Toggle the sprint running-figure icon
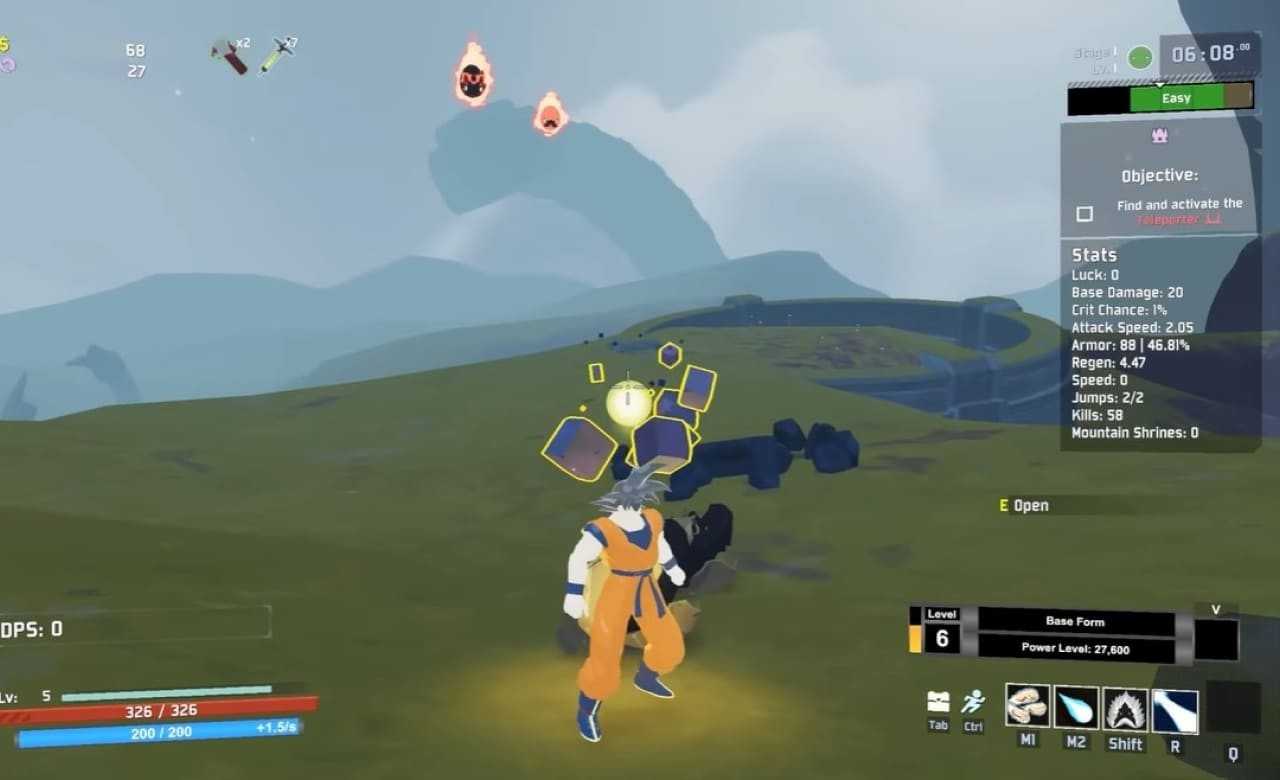This screenshot has height=780, width=1280. coord(972,702)
